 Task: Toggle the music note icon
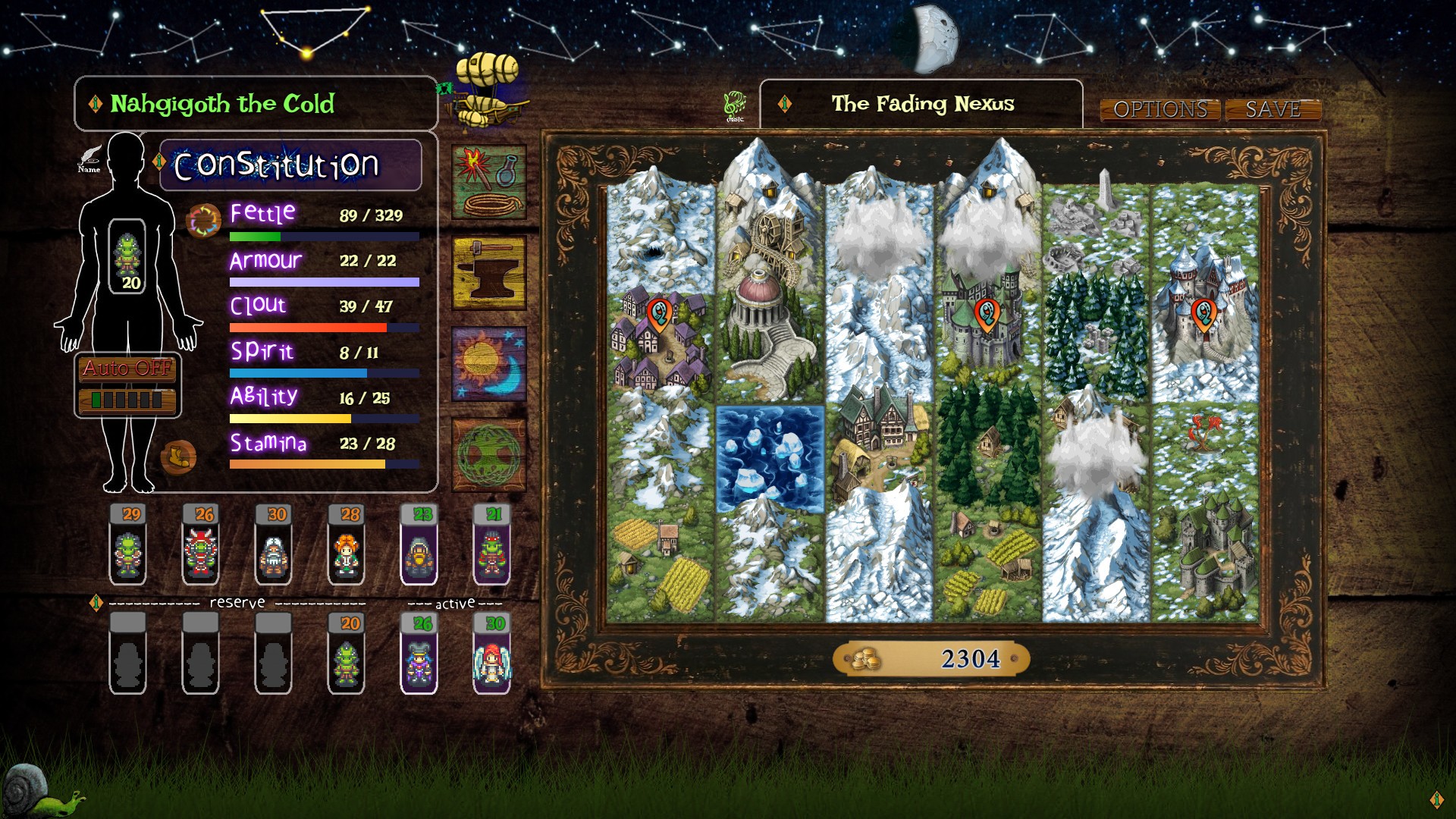(x=734, y=103)
